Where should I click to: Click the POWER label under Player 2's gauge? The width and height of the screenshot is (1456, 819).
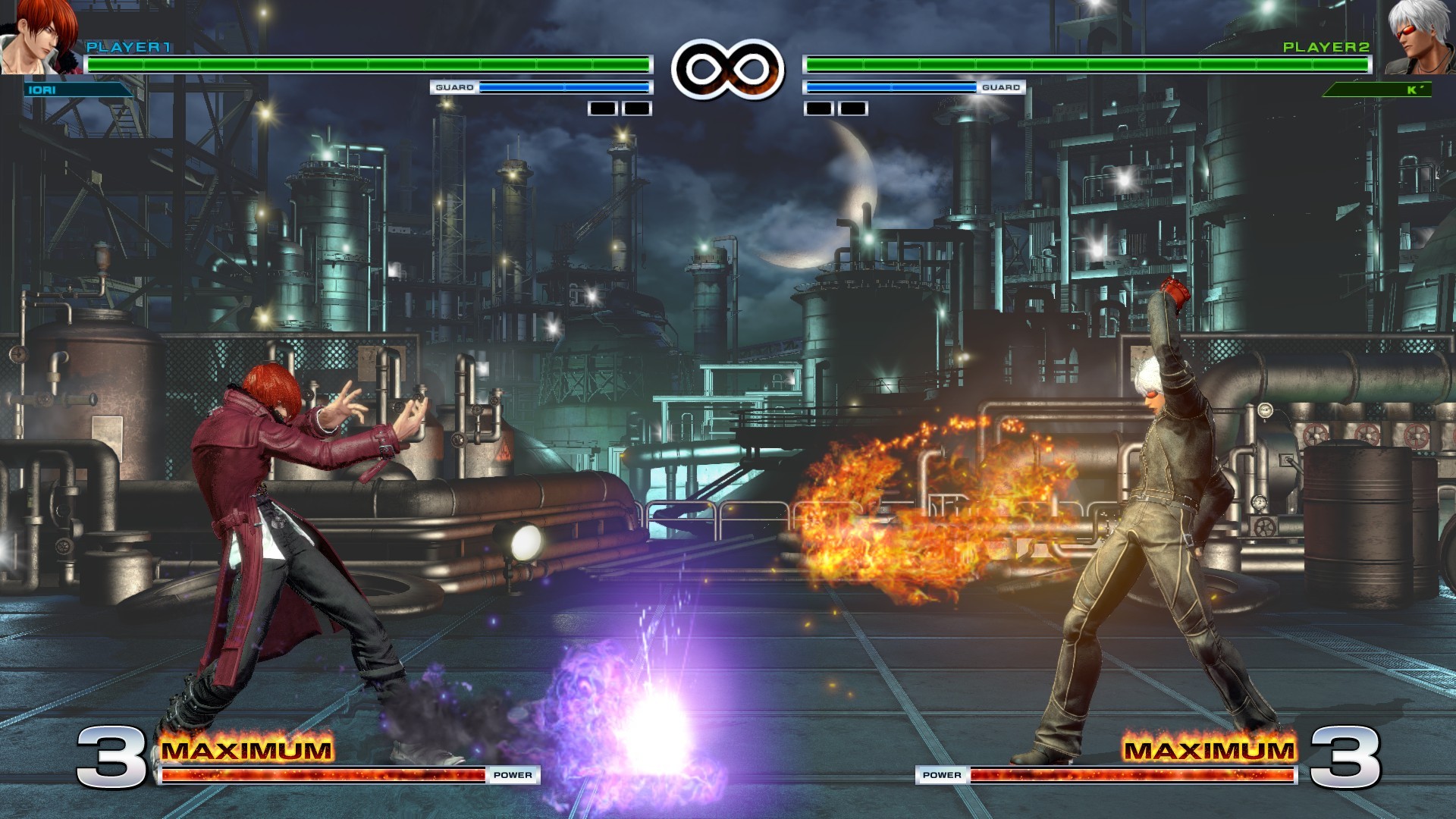[940, 775]
